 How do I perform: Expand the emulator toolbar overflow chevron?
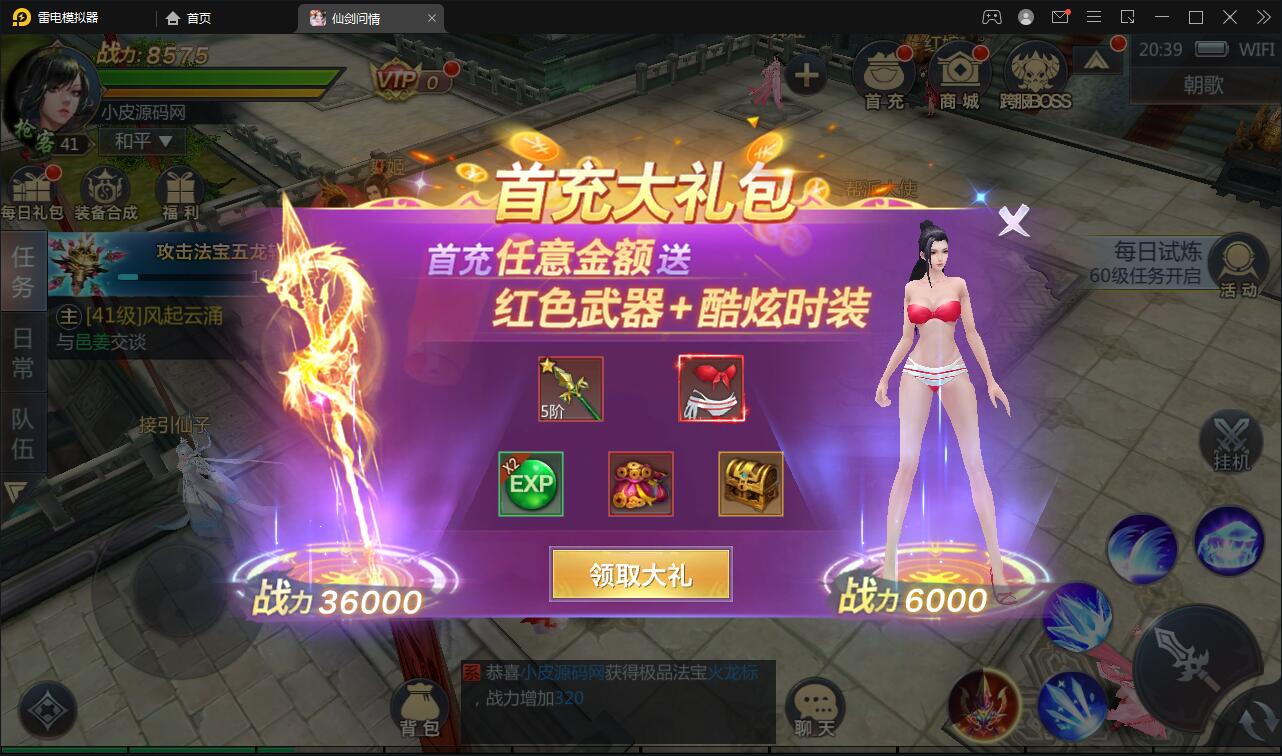1262,17
